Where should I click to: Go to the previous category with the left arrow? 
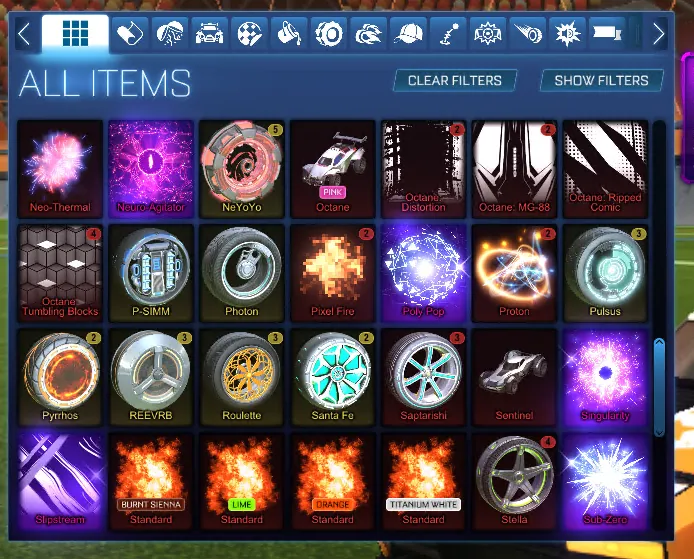click(x=24, y=34)
